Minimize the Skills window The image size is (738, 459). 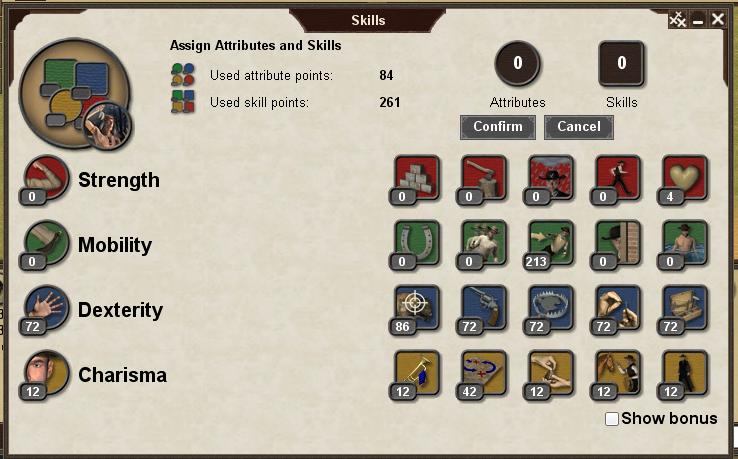click(698, 20)
